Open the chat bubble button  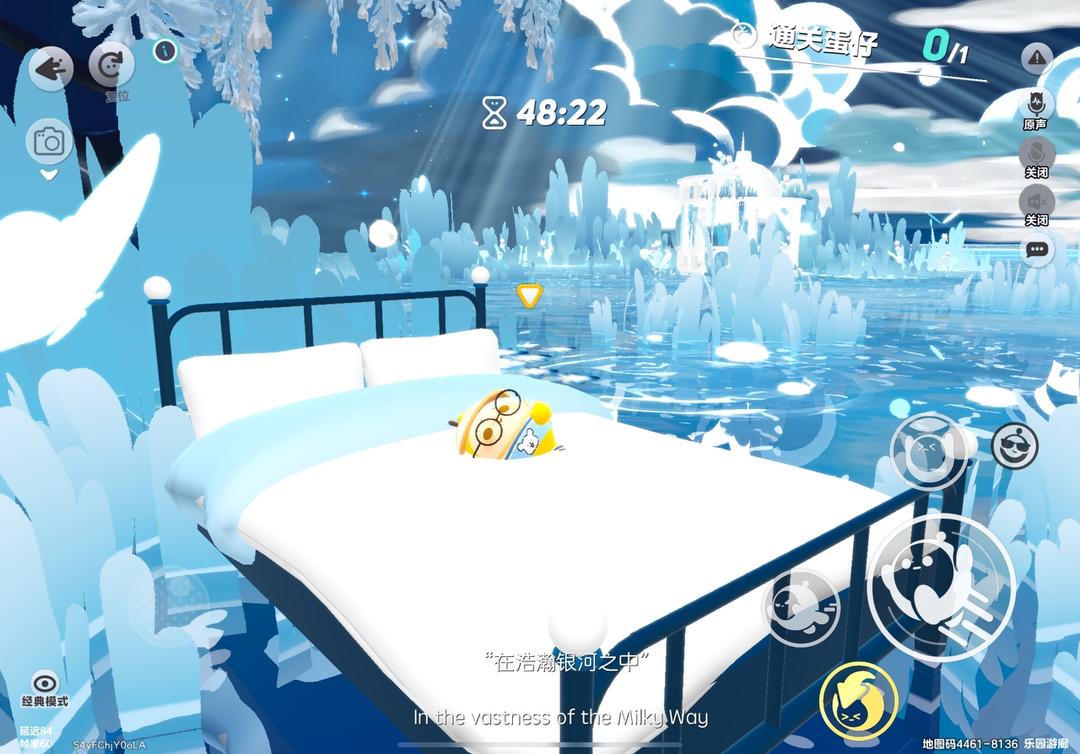(x=1037, y=249)
